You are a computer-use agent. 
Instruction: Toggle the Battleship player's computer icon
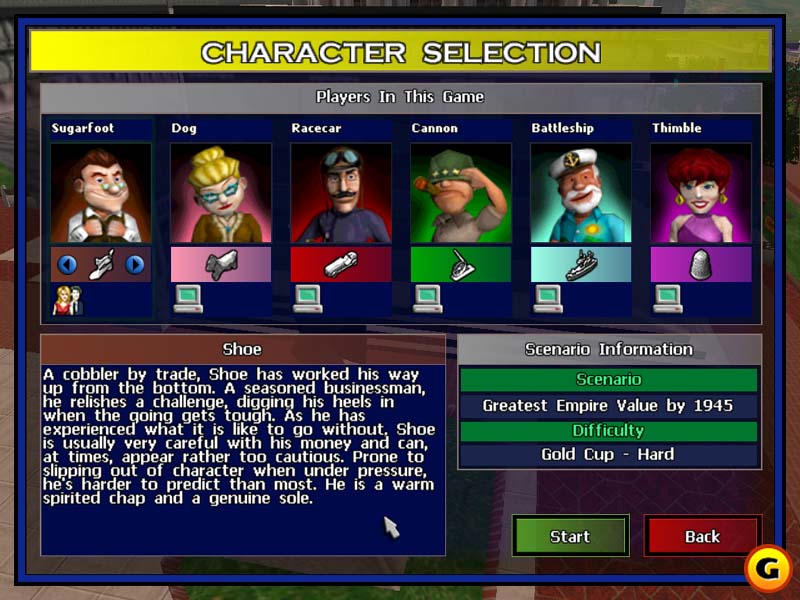pos(548,299)
